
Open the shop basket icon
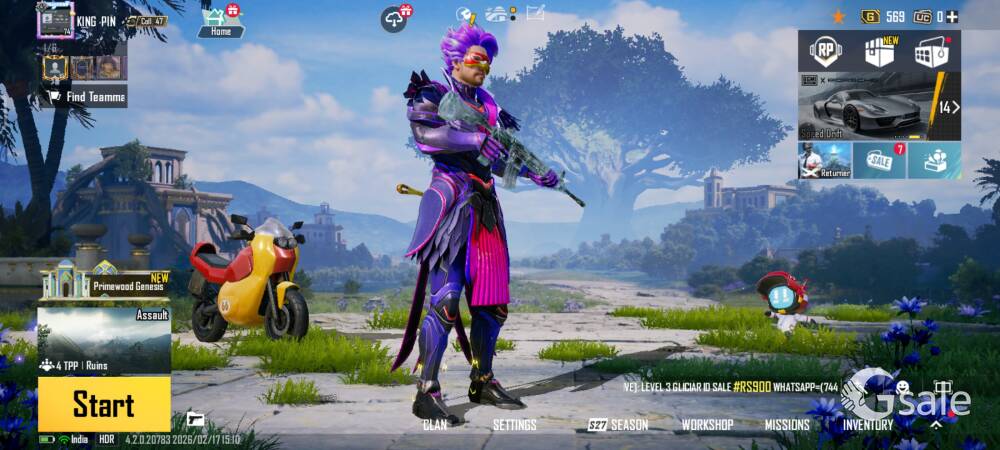point(931,50)
